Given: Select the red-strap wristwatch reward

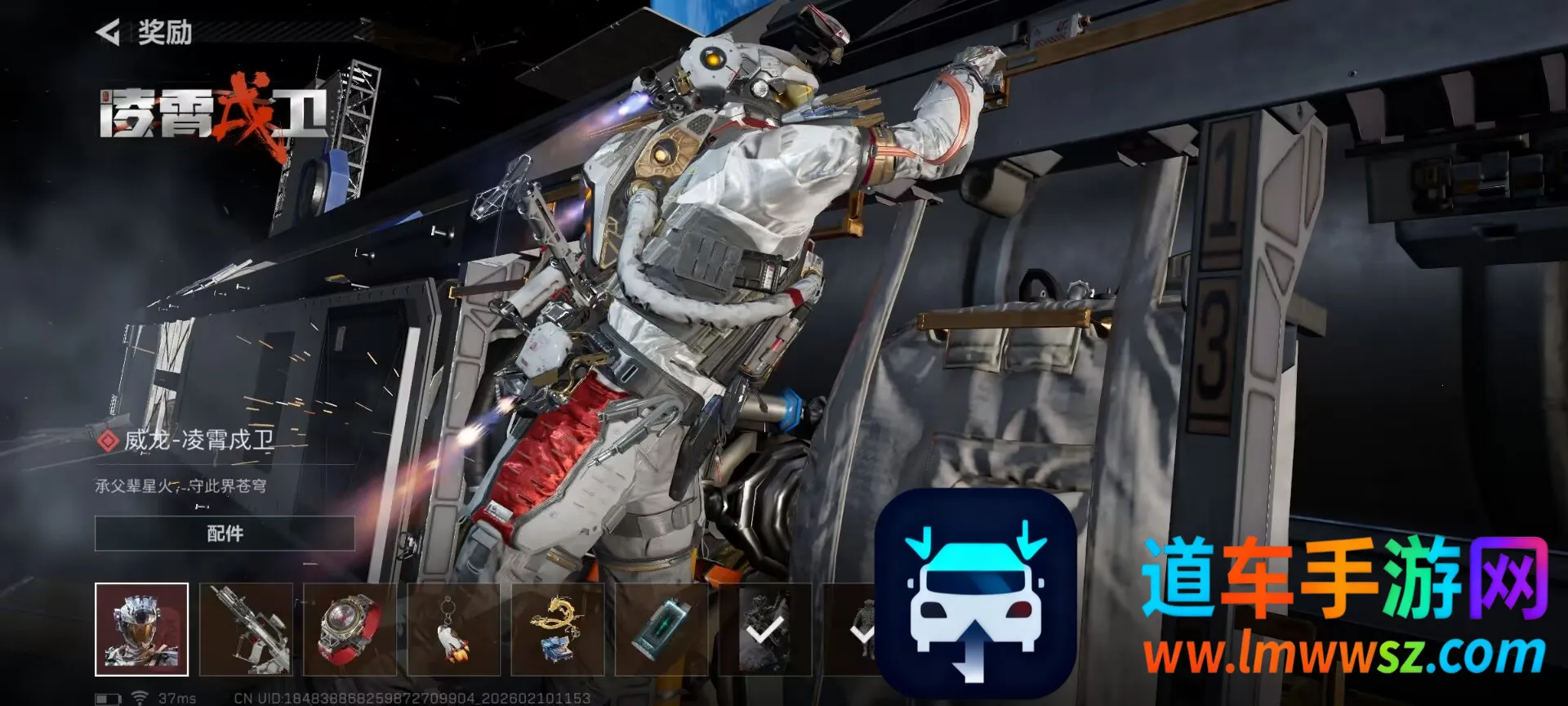Looking at the screenshot, I should pos(350,629).
